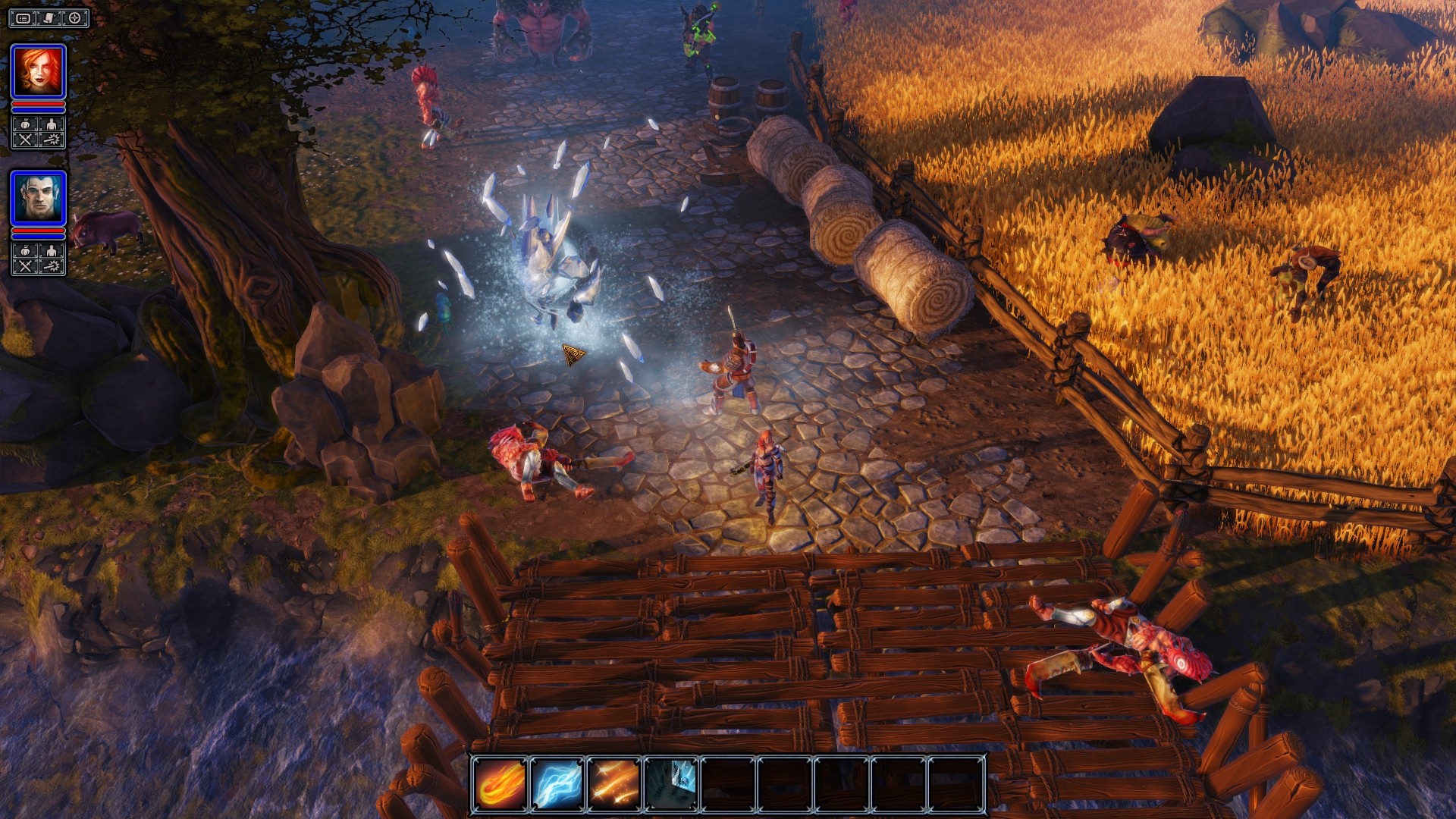Open the blue-haired man's crossed swords panel

pyautogui.click(x=25, y=266)
